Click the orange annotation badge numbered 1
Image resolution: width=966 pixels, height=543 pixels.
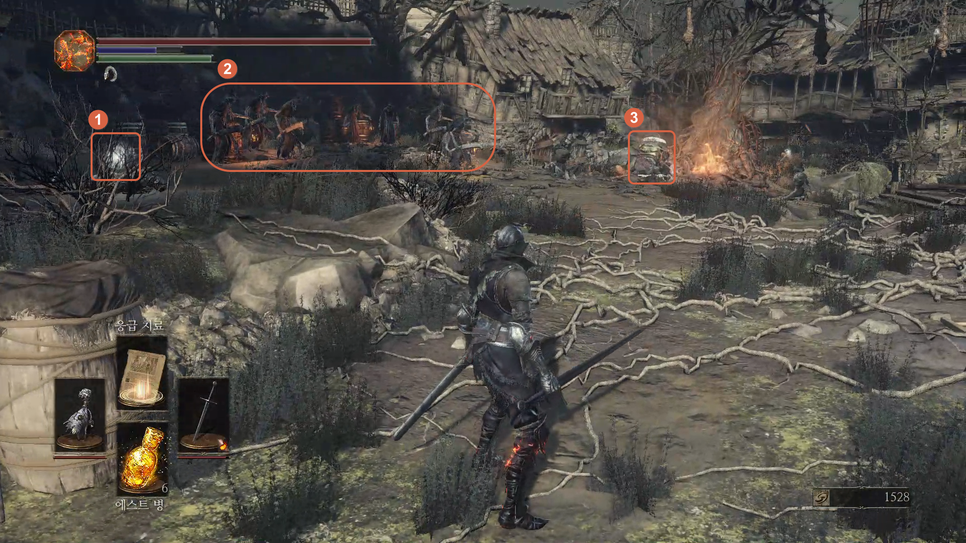[x=98, y=118]
